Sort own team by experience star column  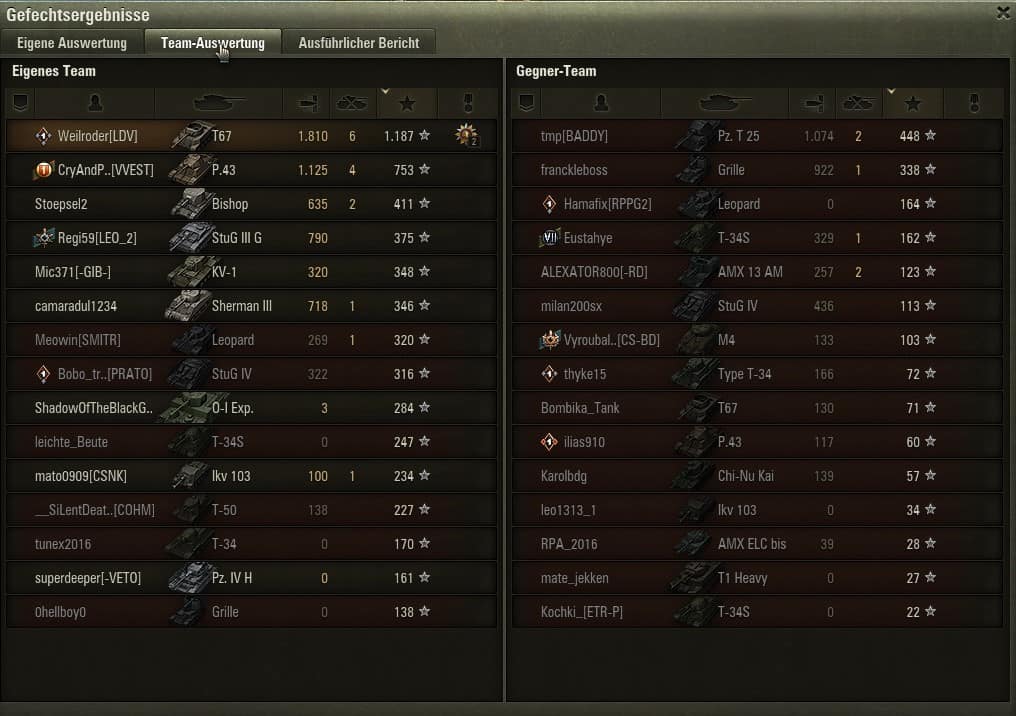406,103
